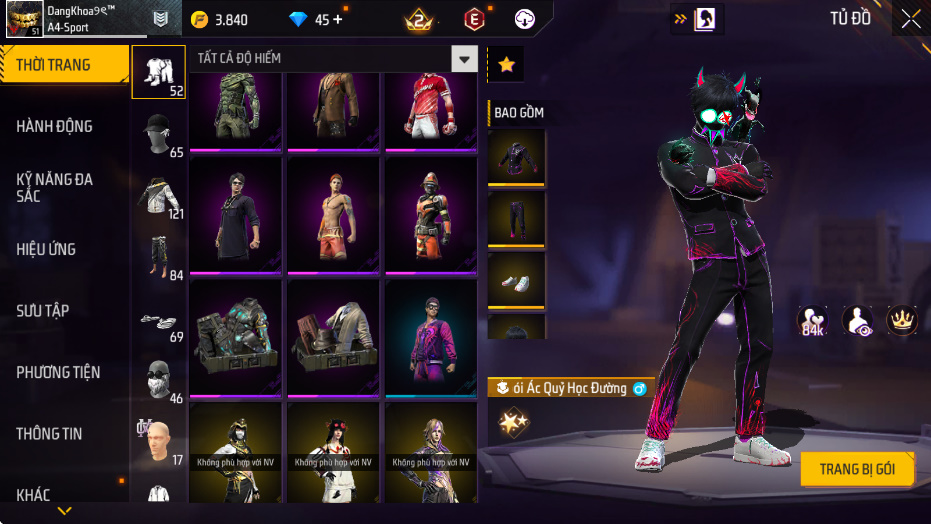Viewport: 931px width, 524px height.
Task: Close the wardrobe screen
Action: [x=911, y=18]
